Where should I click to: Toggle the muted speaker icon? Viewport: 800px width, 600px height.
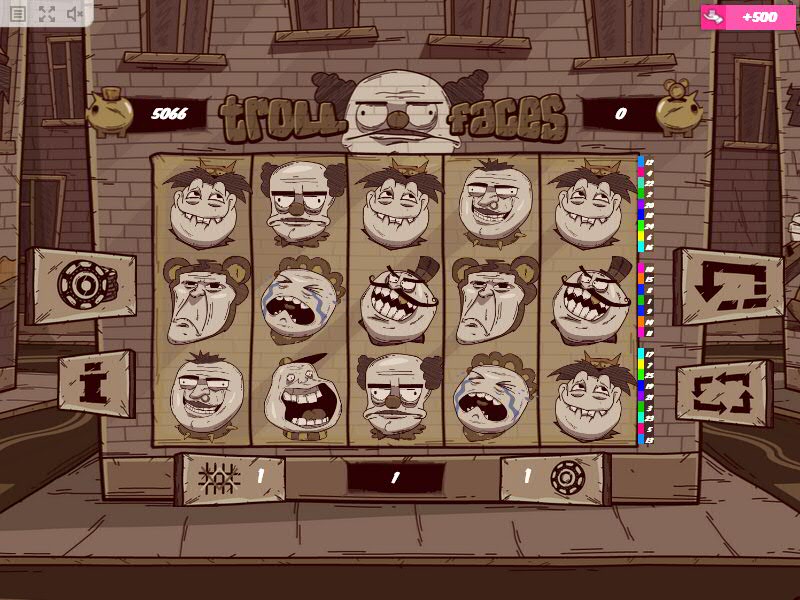(75, 14)
